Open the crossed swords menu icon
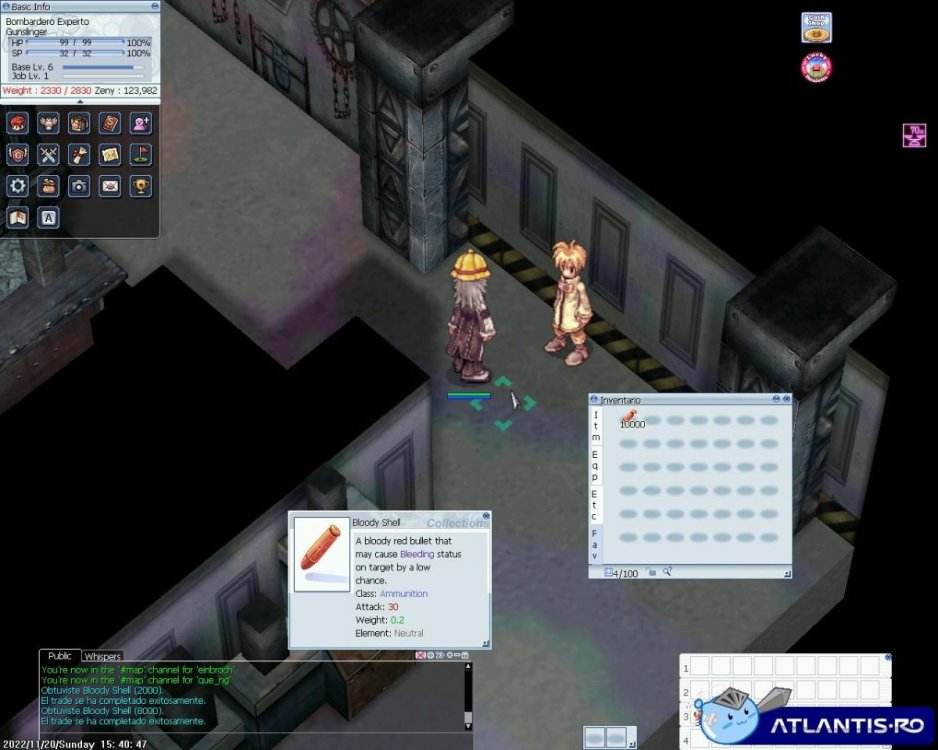Image resolution: width=938 pixels, height=750 pixels. 48,155
